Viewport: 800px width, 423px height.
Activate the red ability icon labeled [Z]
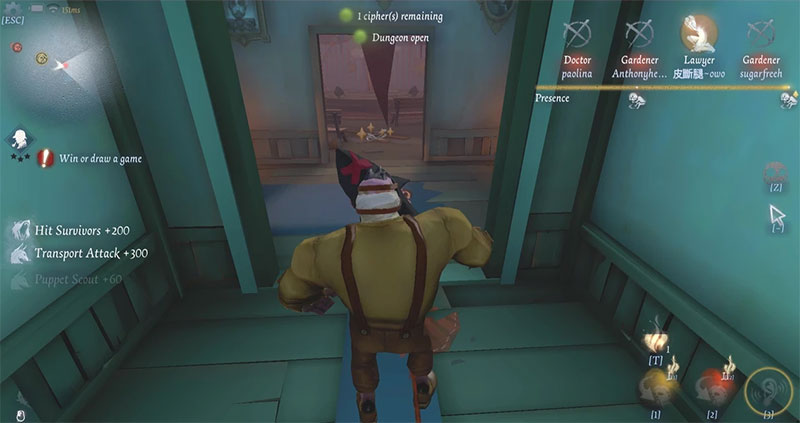coord(775,173)
